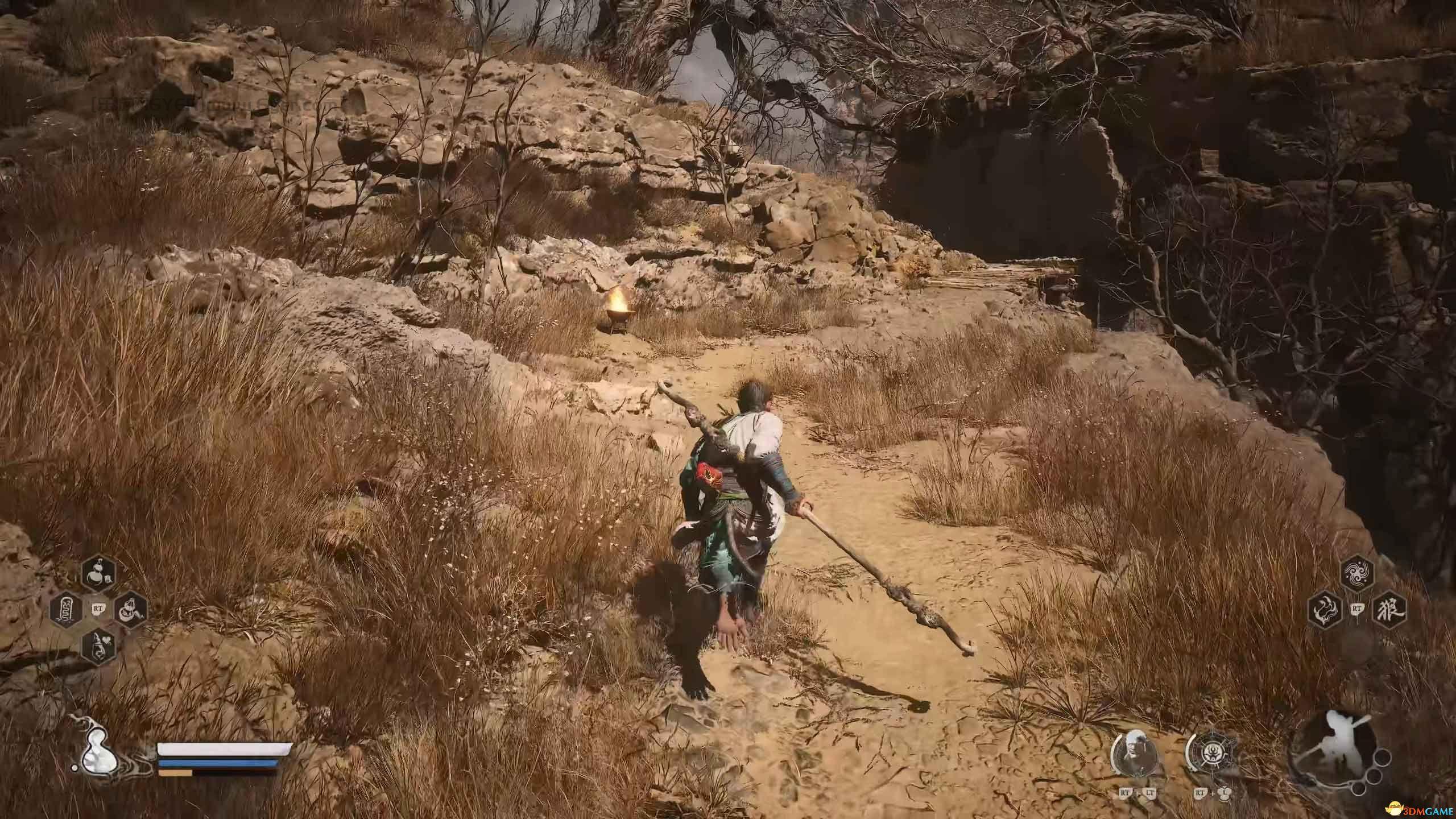Select the top gourd medicine item slot
1456x819 pixels.
tap(99, 575)
